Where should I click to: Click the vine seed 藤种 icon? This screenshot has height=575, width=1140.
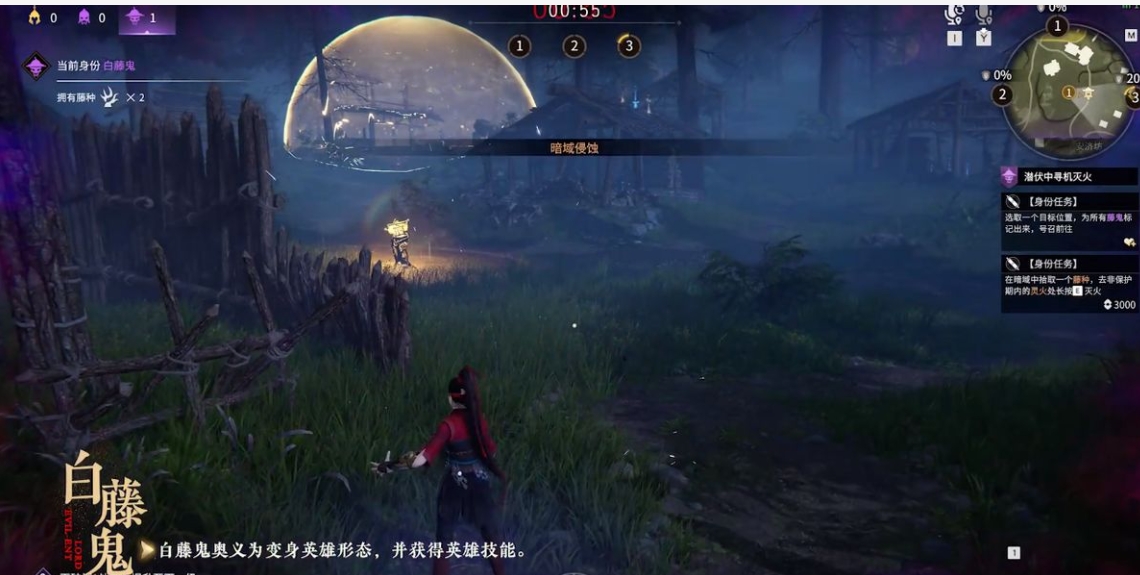111,97
